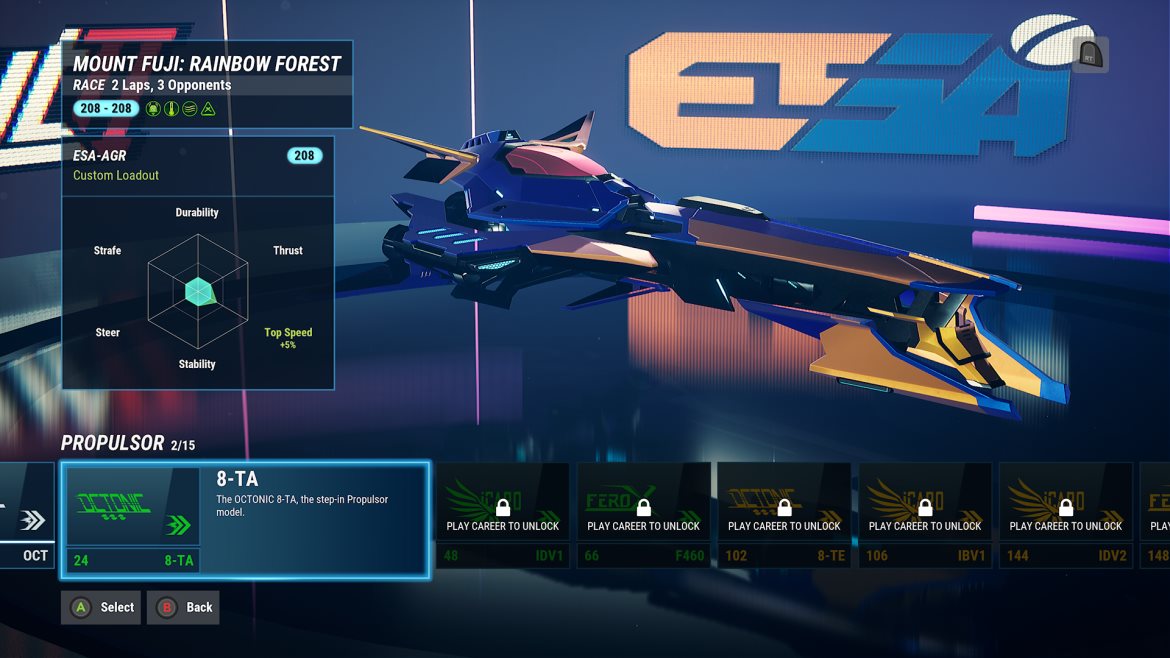
Task: Confirm with the Select button
Action: click(x=101, y=607)
